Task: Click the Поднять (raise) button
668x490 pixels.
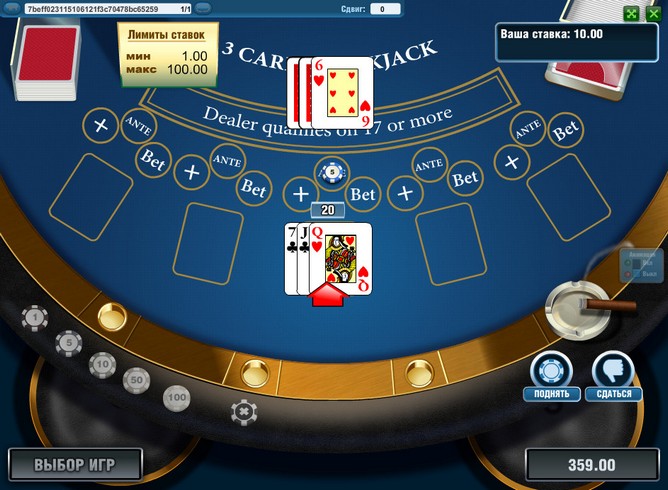Action: [x=551, y=370]
